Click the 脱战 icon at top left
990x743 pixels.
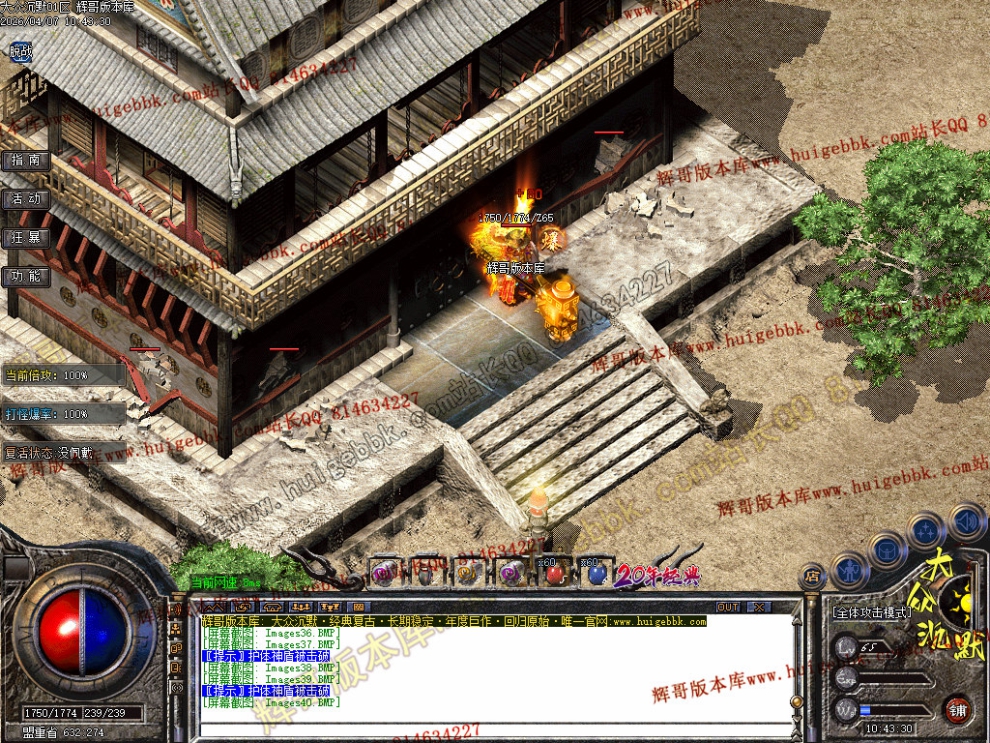(x=20, y=51)
